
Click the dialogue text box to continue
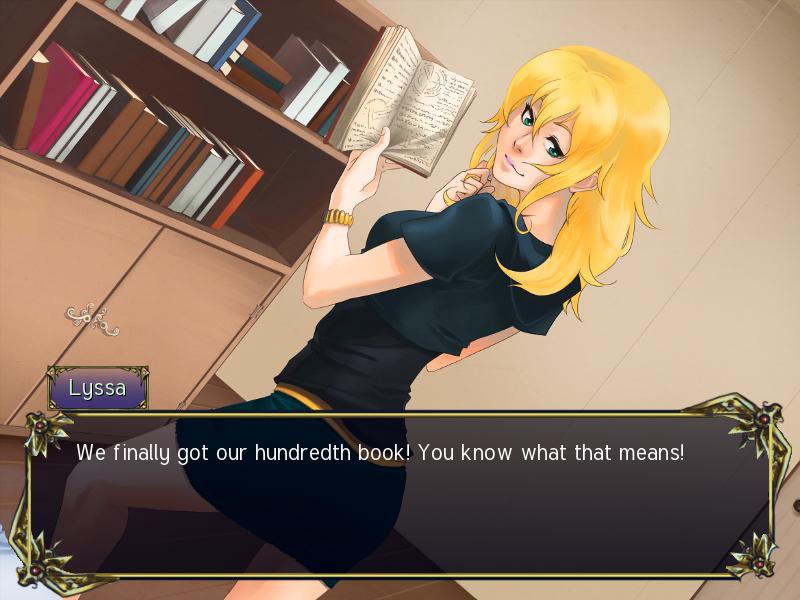400,495
